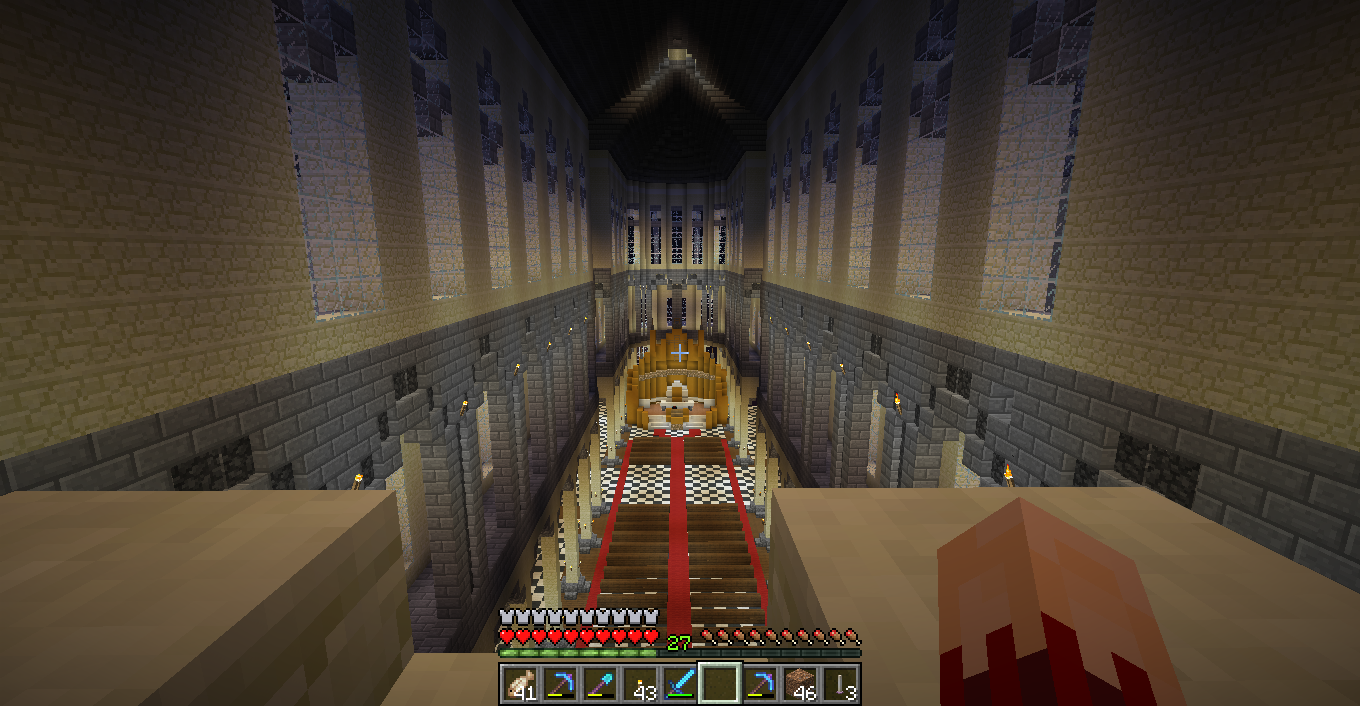This screenshot has height=706, width=1360.
Task: Choose the diamond pickaxe beside the cooked fish
Action: point(560,685)
